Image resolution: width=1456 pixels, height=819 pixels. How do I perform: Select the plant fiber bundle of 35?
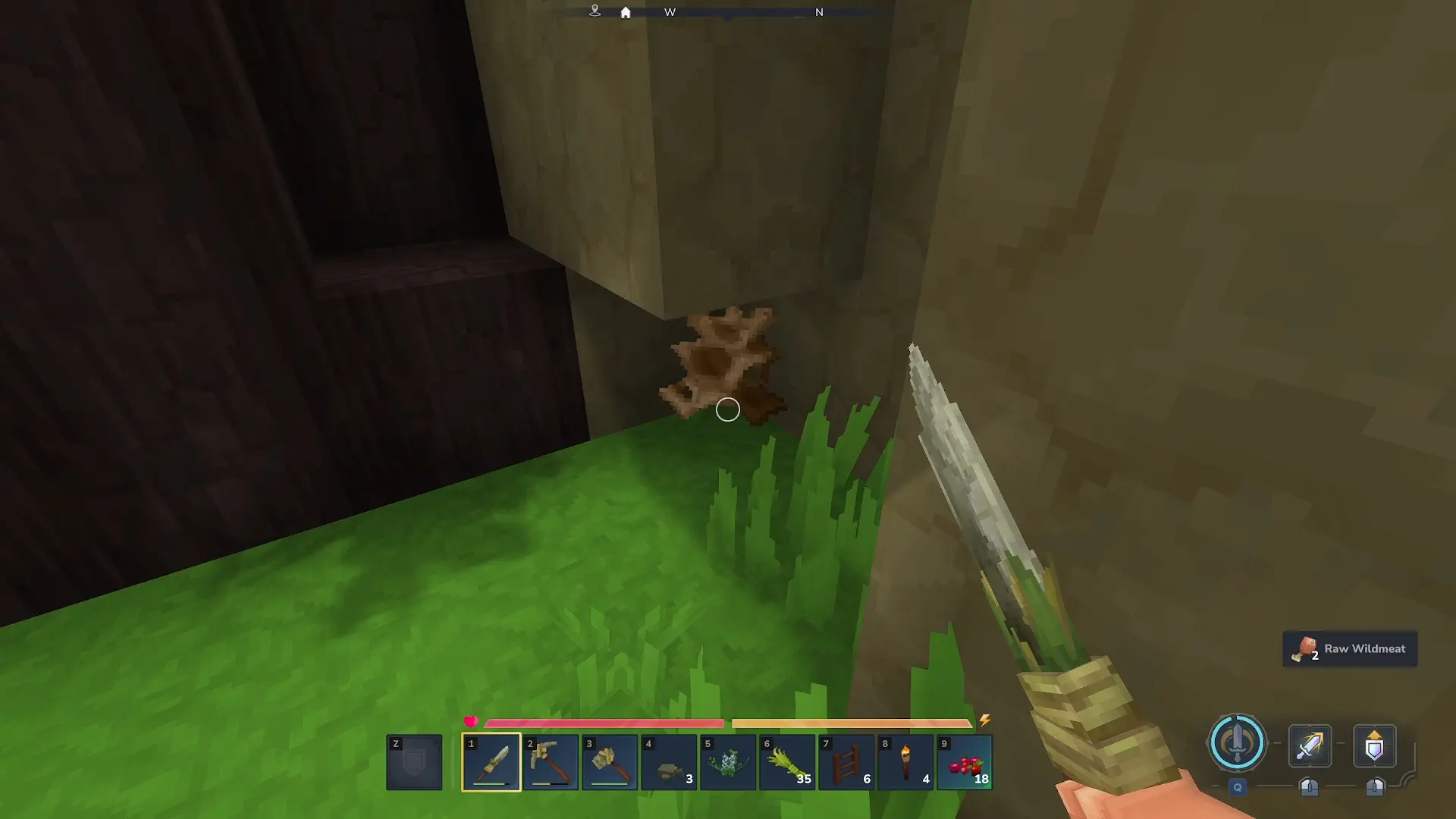click(x=787, y=761)
